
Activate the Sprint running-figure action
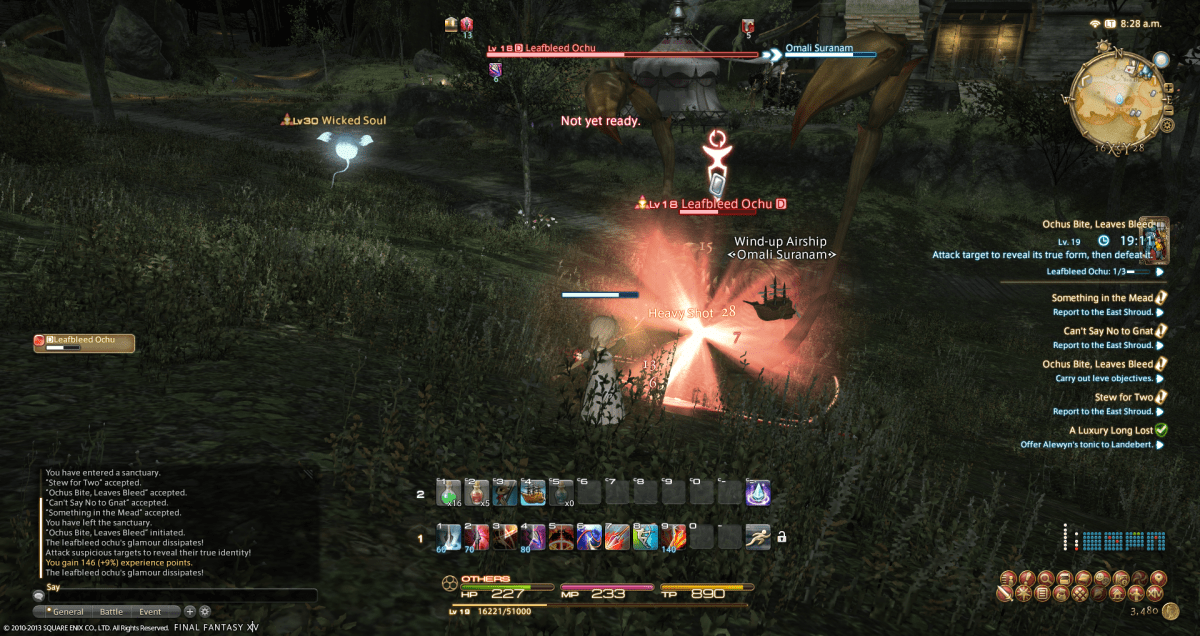pyautogui.click(x=757, y=536)
